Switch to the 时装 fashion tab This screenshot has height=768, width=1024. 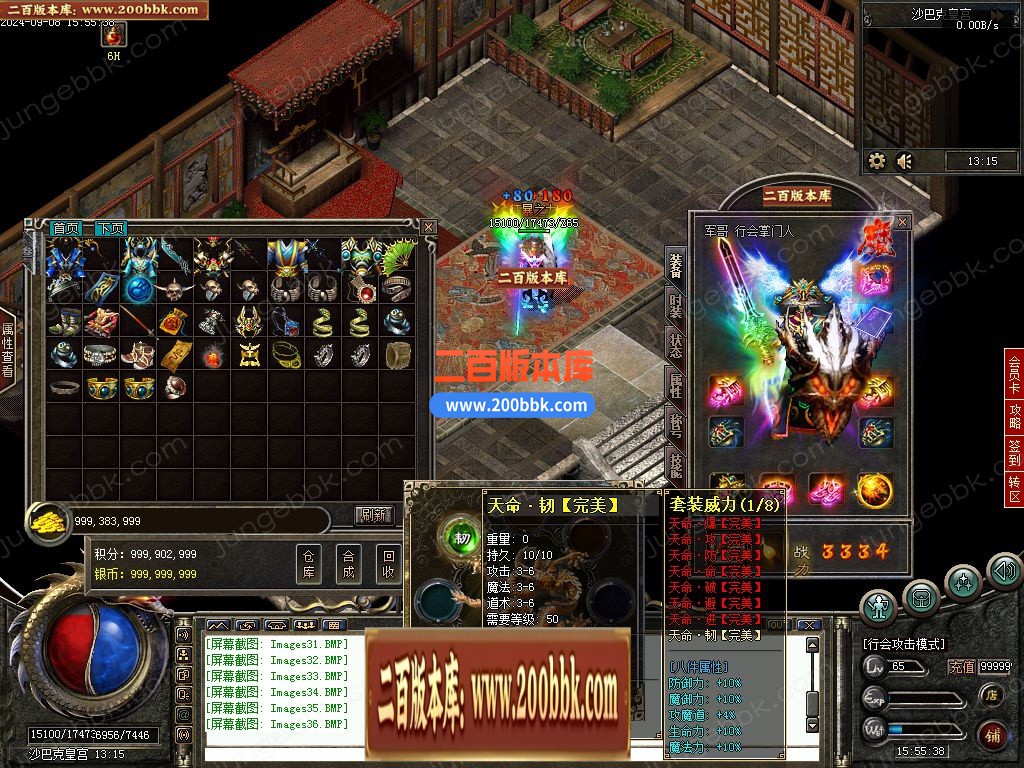tap(676, 303)
